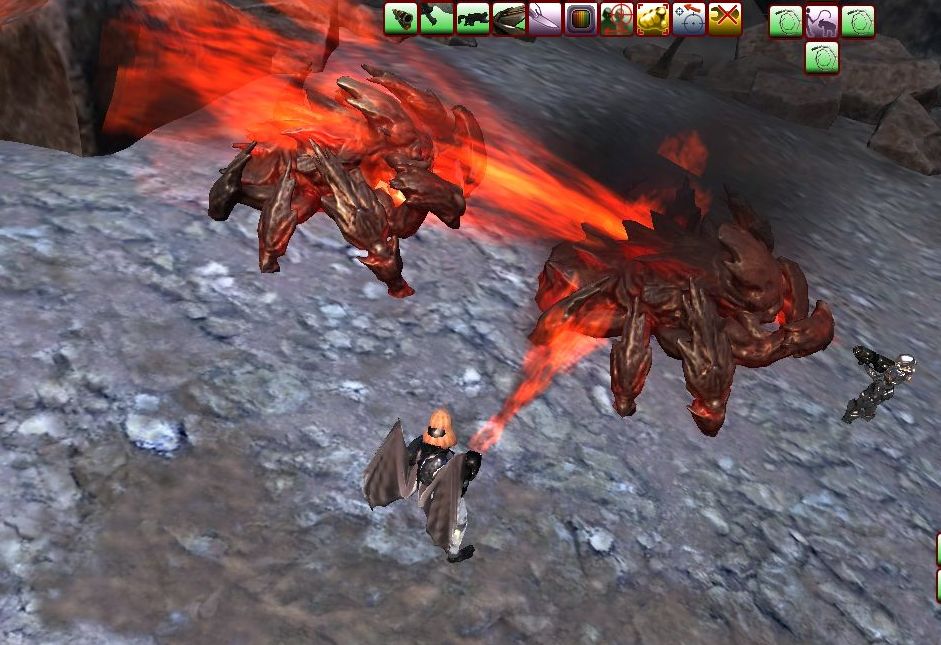Select the golden fist icon
Screen dimensions: 941x645
pyautogui.click(x=653, y=19)
